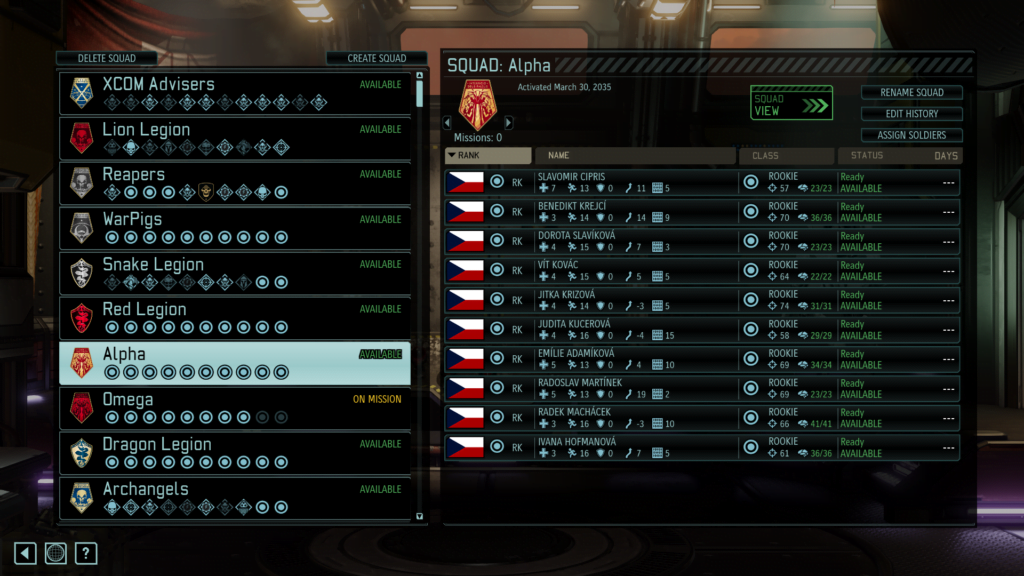Viewport: 1024px width, 576px height.
Task: Open the question mark help button
Action: tap(87, 553)
